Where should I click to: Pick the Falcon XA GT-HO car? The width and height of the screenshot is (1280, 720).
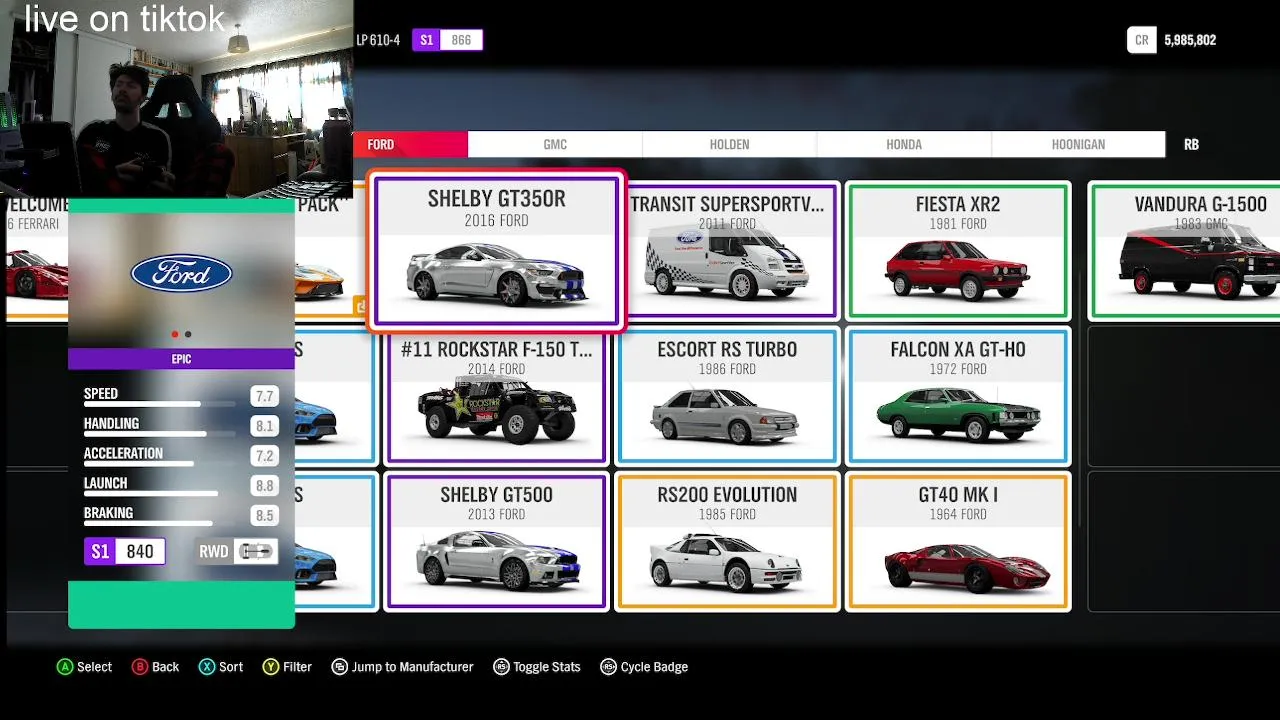coord(958,397)
